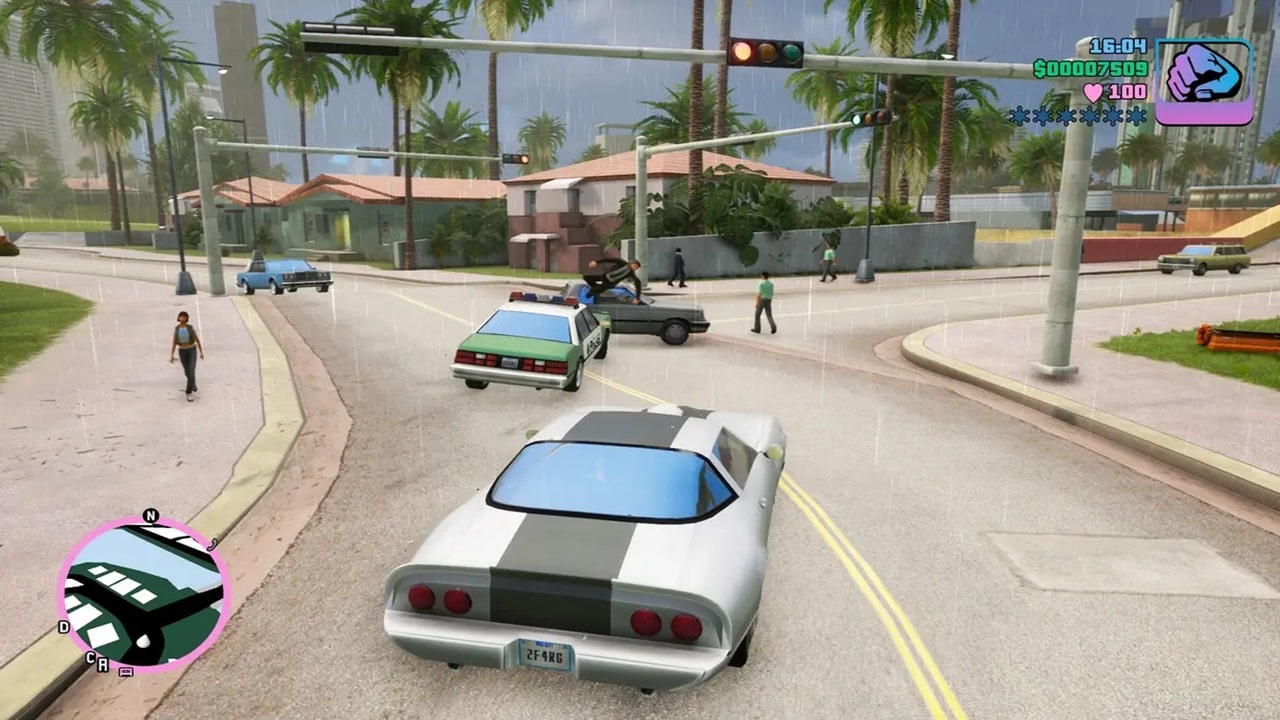Click the R blip below the minimap
This screenshot has width=1280, height=720.
(x=102, y=665)
